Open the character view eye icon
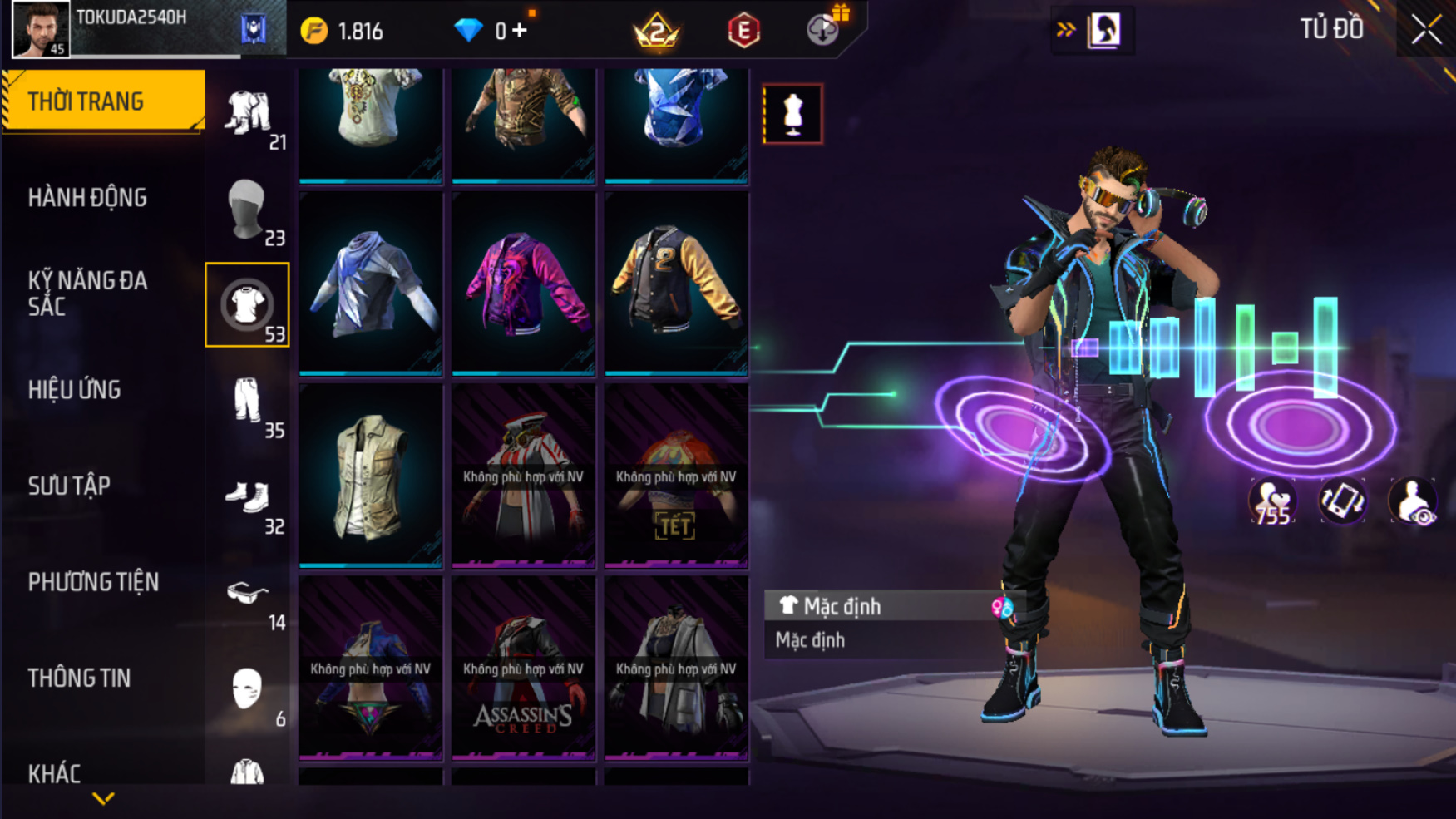1456x819 pixels. 1413,501
